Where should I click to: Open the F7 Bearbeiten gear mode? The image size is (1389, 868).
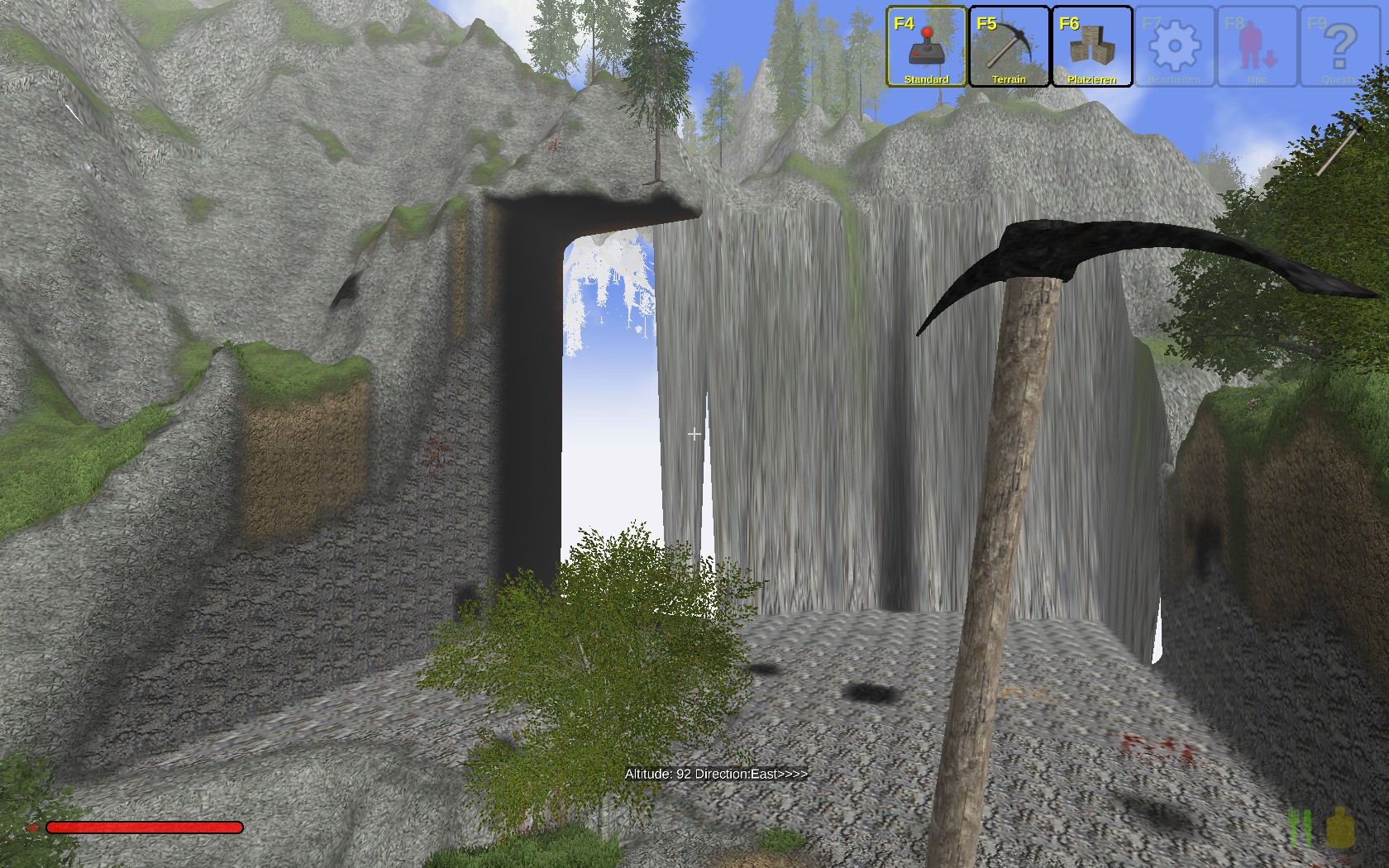point(1174,46)
